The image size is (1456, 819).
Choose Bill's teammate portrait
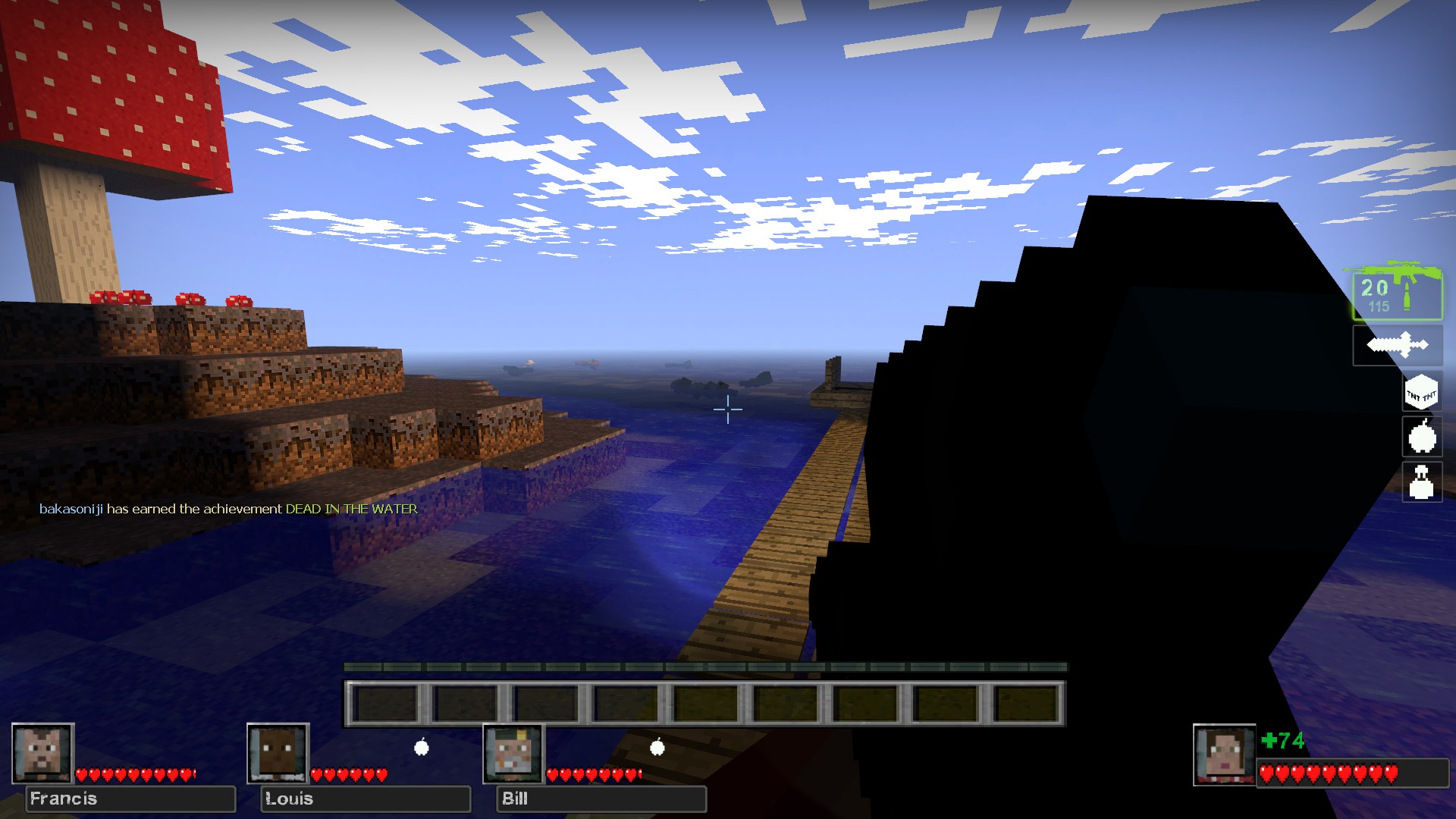click(513, 753)
